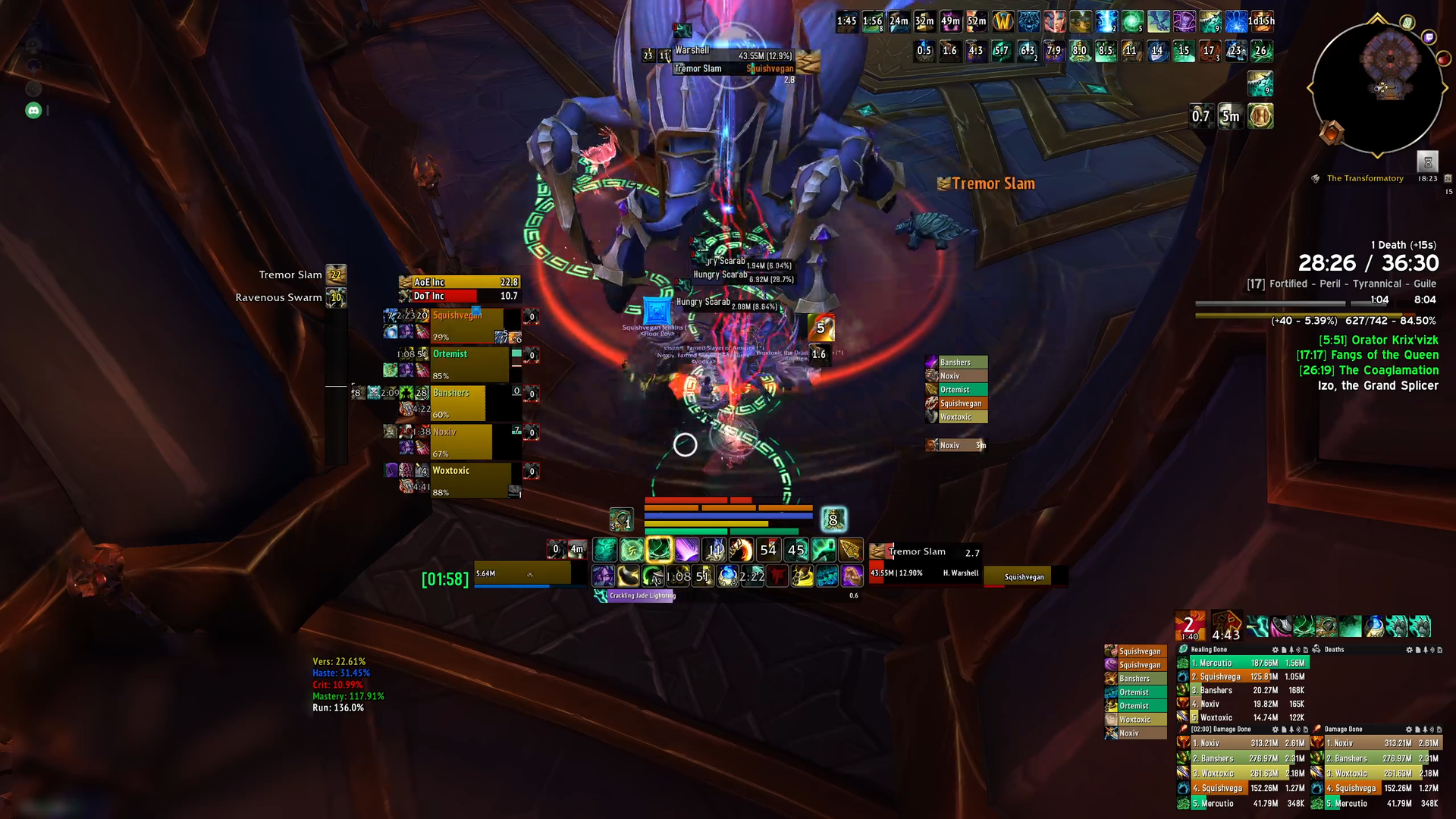Click the Orator Krix'vizk objective entry

(x=1378, y=340)
